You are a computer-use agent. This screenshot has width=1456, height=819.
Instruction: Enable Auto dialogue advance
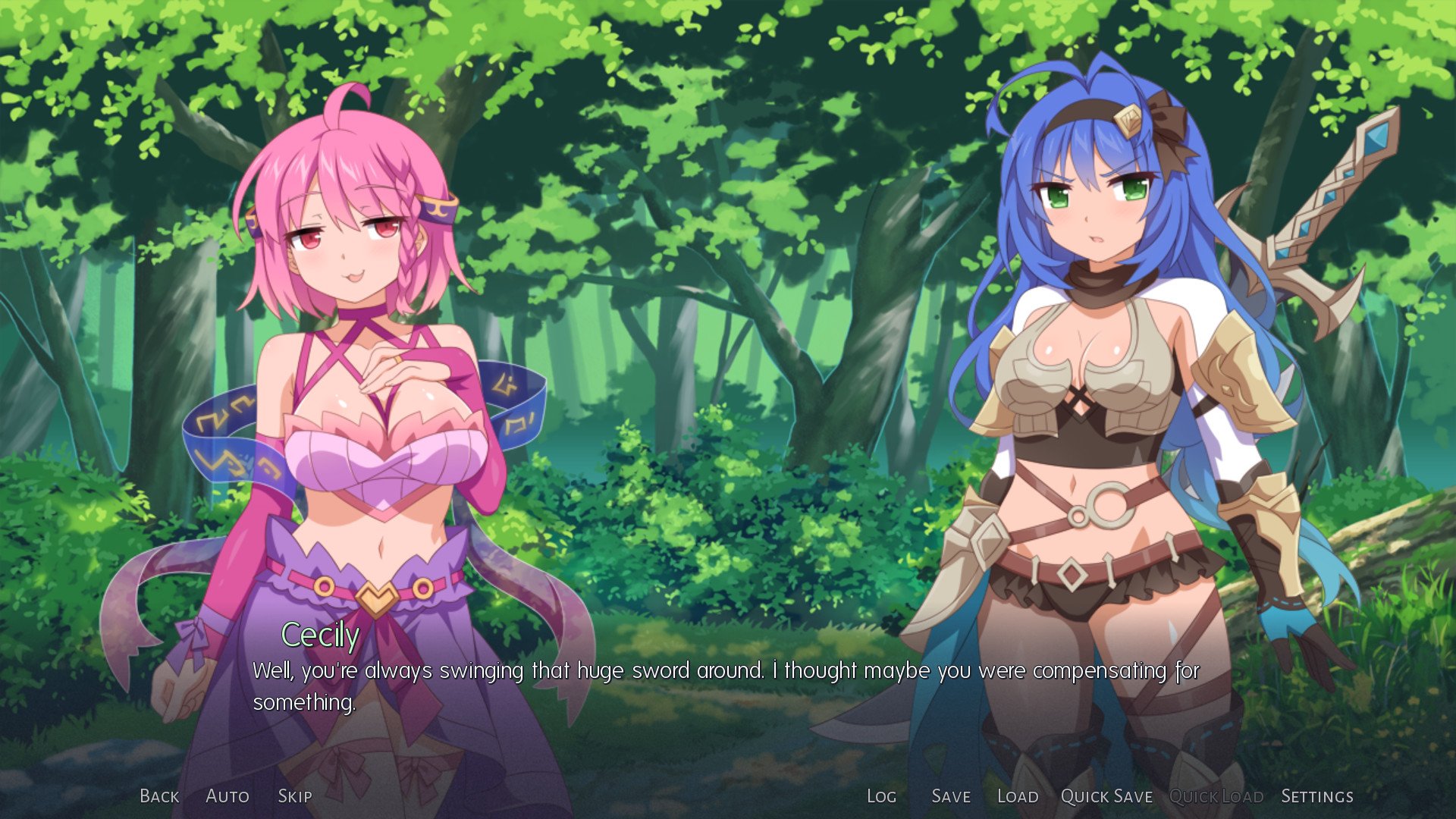(227, 796)
